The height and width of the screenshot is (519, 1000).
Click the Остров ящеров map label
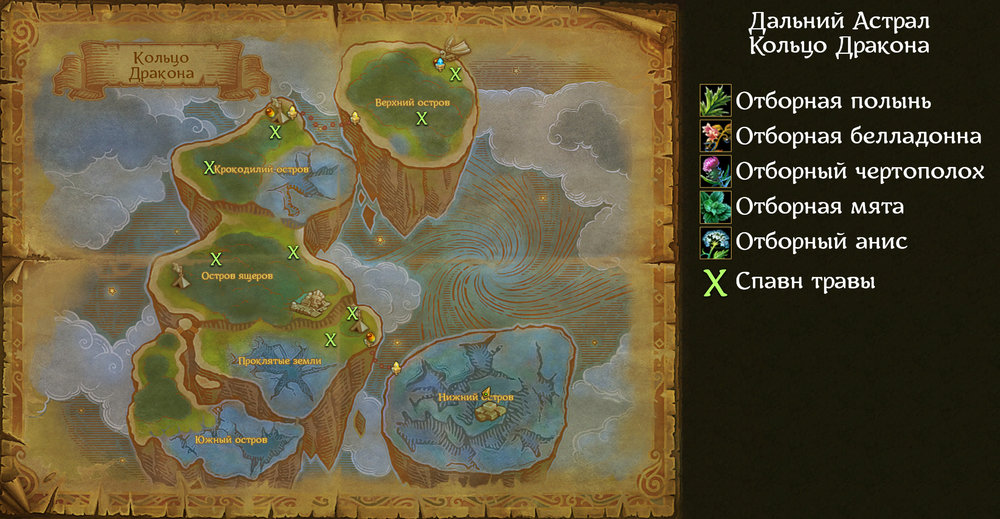(236, 276)
